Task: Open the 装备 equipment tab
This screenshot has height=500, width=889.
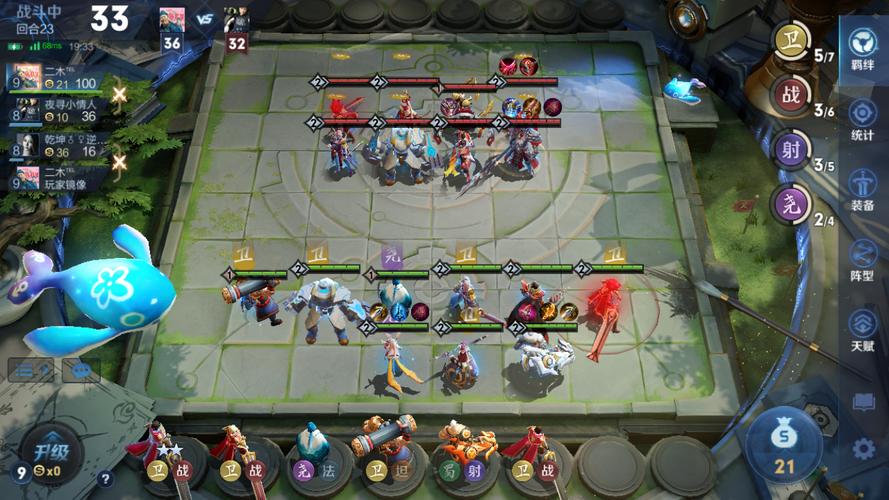Action: coord(862,189)
